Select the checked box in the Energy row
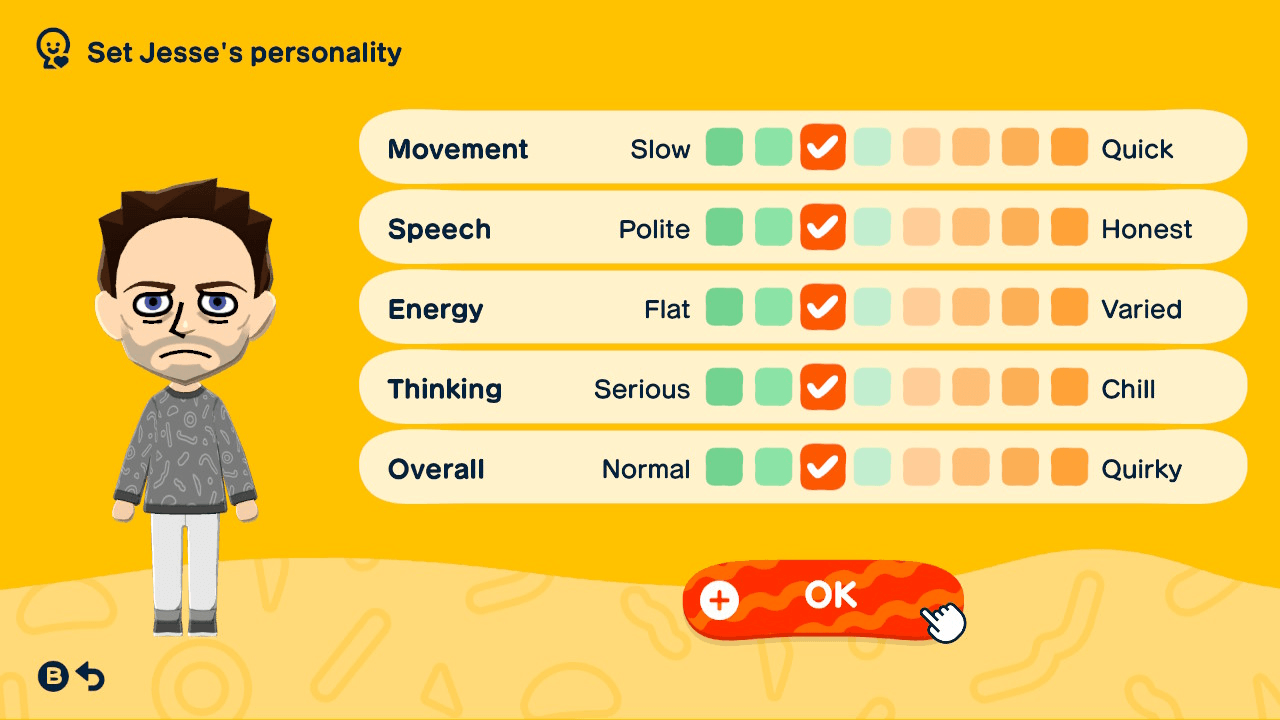1280x720 pixels. click(822, 307)
